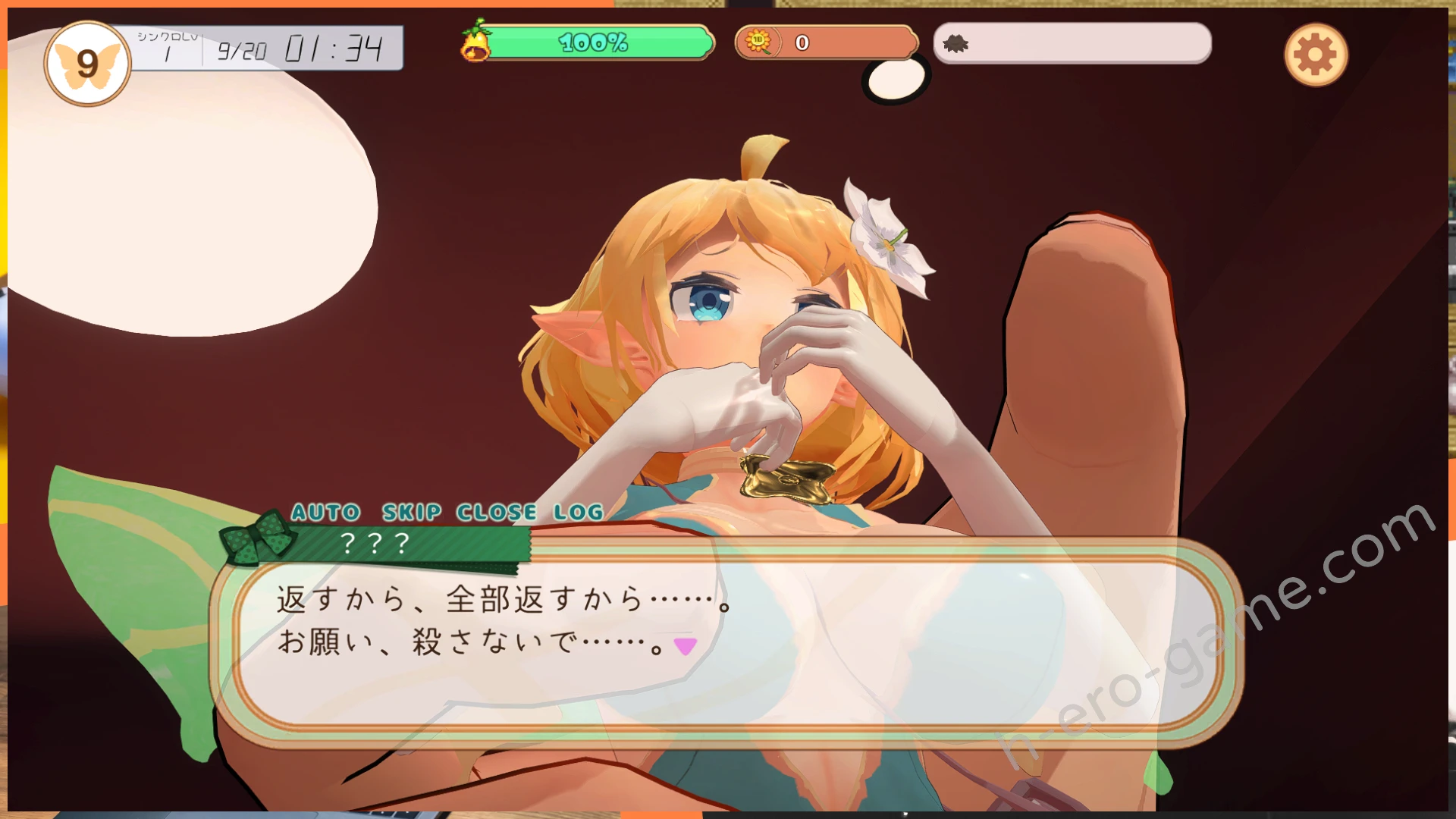The image size is (1456, 819).
Task: Advance dialogue via the pink arrow indicator
Action: click(x=686, y=646)
